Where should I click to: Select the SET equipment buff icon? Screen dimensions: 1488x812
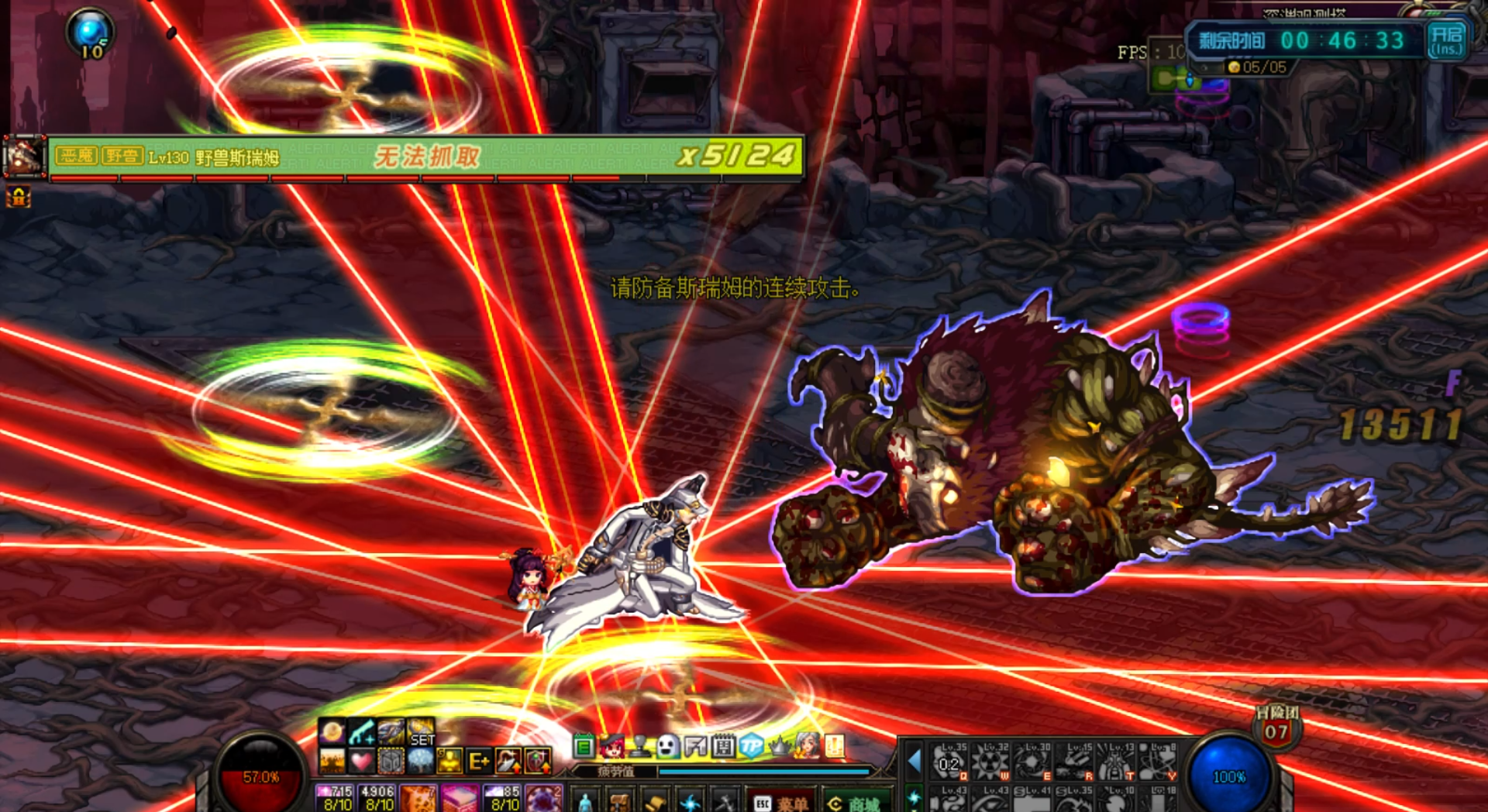click(421, 733)
